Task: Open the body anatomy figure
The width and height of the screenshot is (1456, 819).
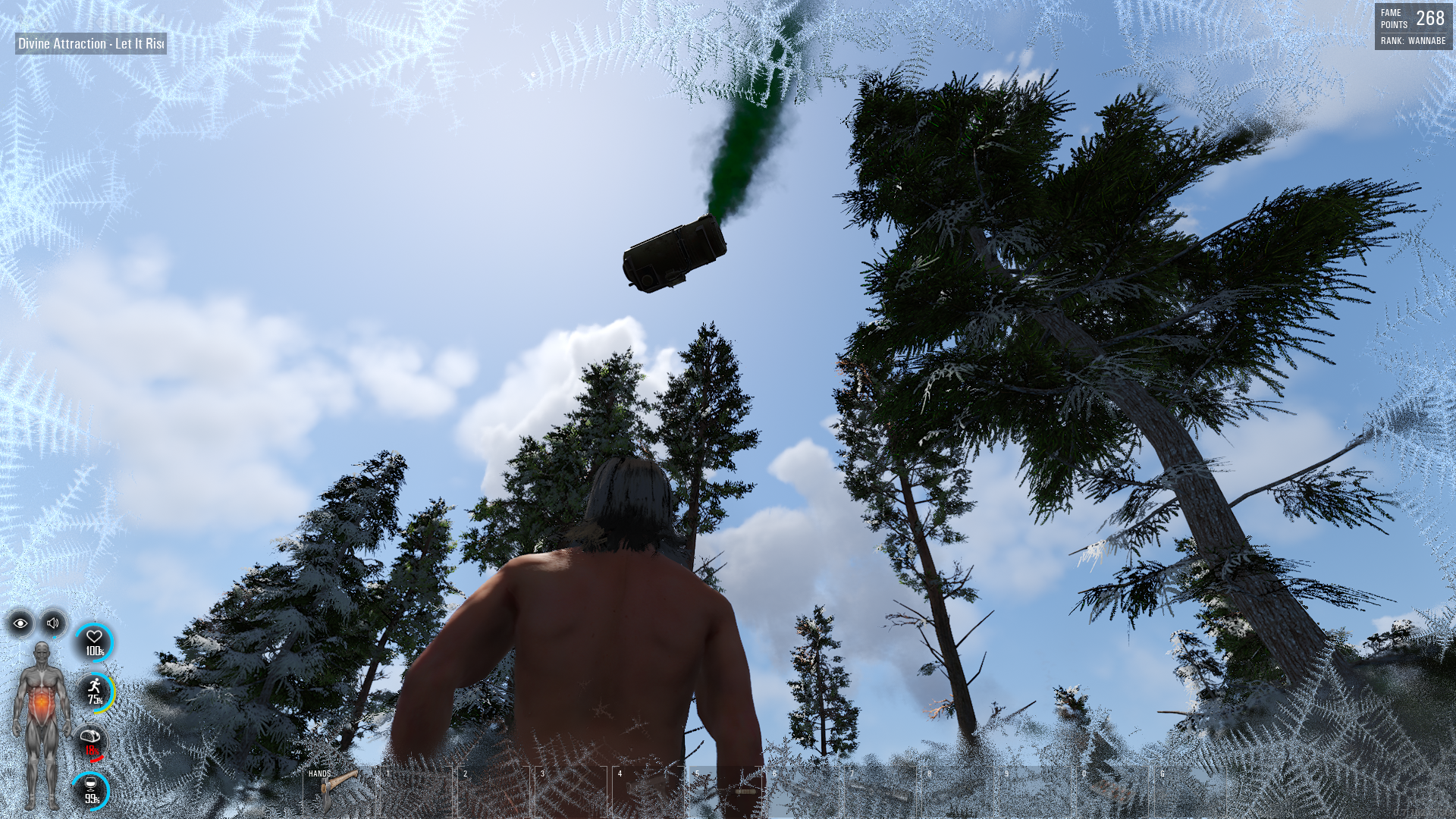Action: (42, 724)
